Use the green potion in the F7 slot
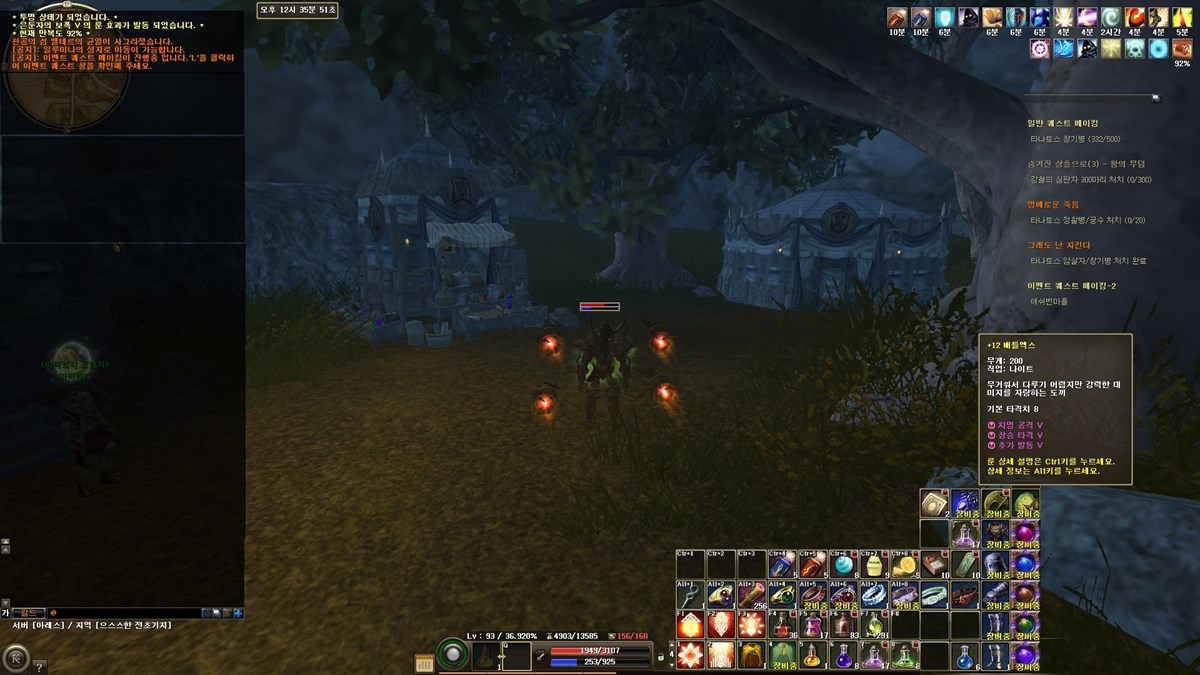 coord(874,625)
